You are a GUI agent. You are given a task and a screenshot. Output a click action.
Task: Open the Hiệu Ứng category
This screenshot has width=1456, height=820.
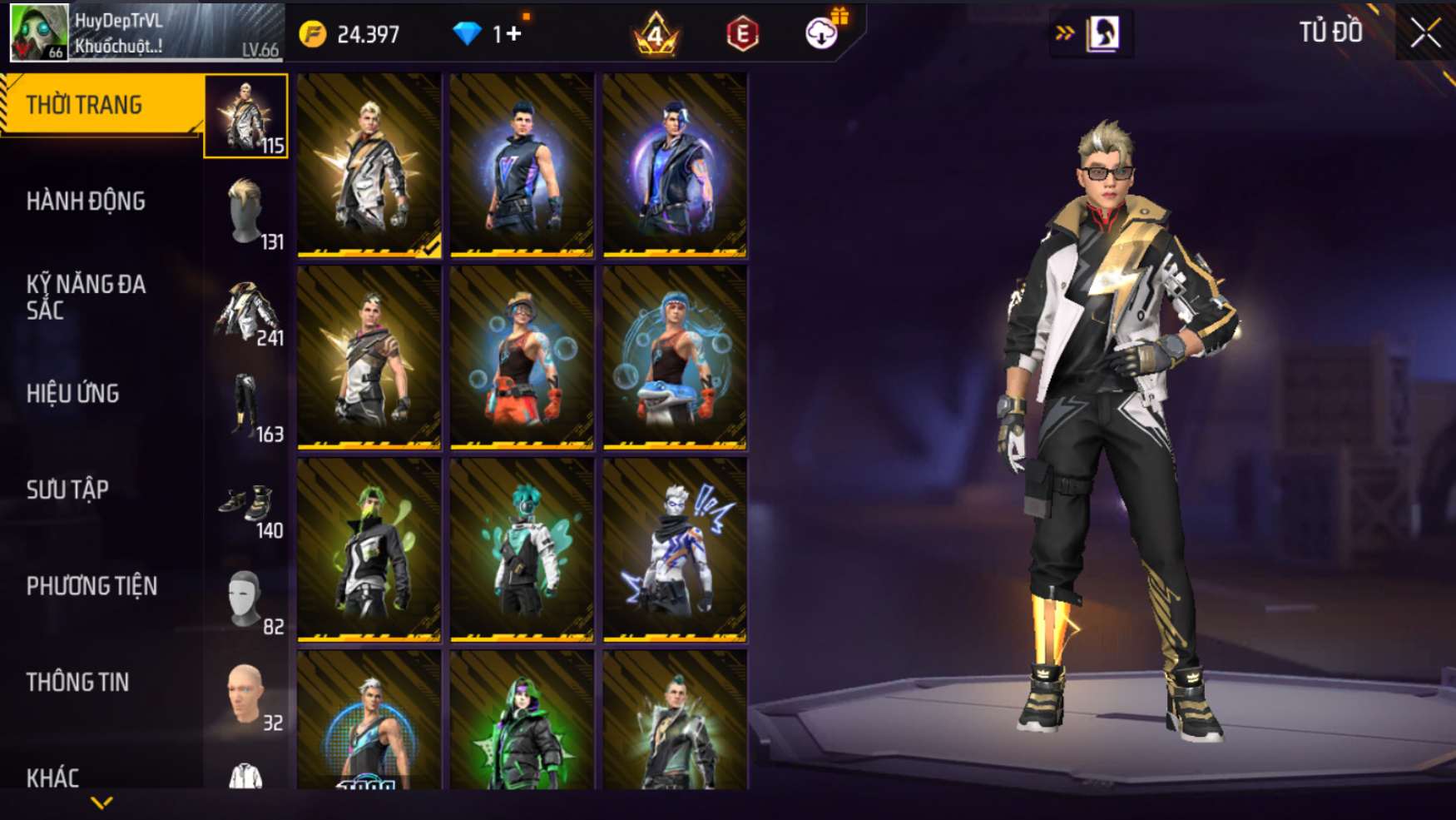pyautogui.click(x=73, y=394)
